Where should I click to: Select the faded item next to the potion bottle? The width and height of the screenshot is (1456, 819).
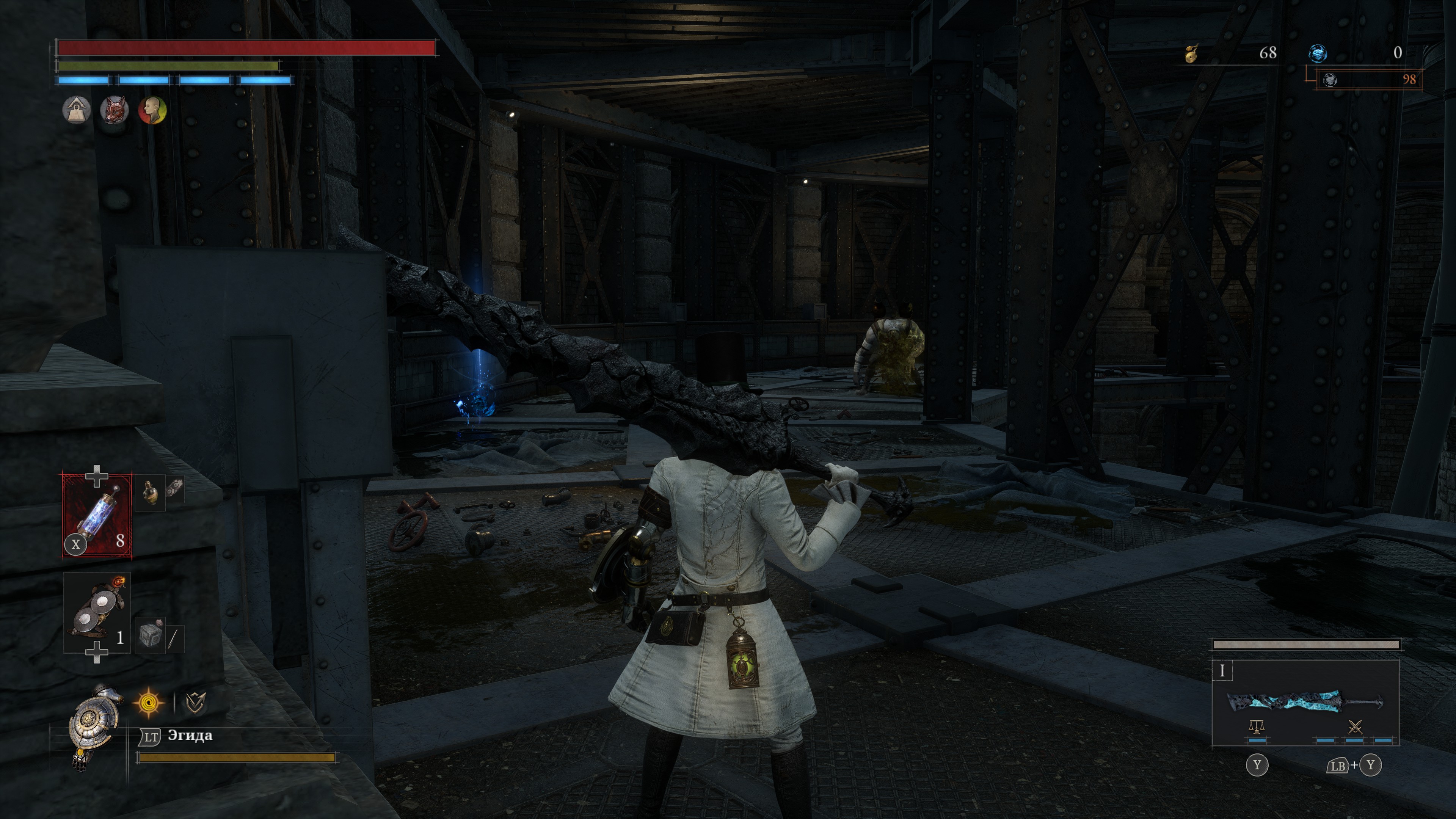174,489
